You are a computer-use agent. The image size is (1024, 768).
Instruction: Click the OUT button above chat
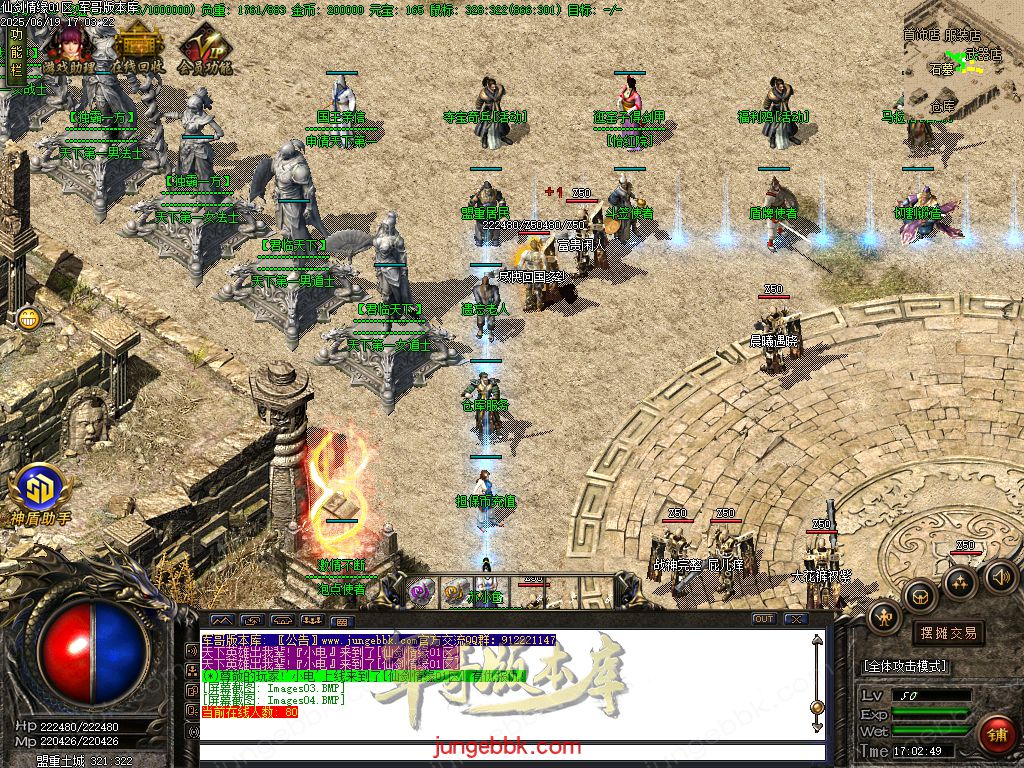764,619
